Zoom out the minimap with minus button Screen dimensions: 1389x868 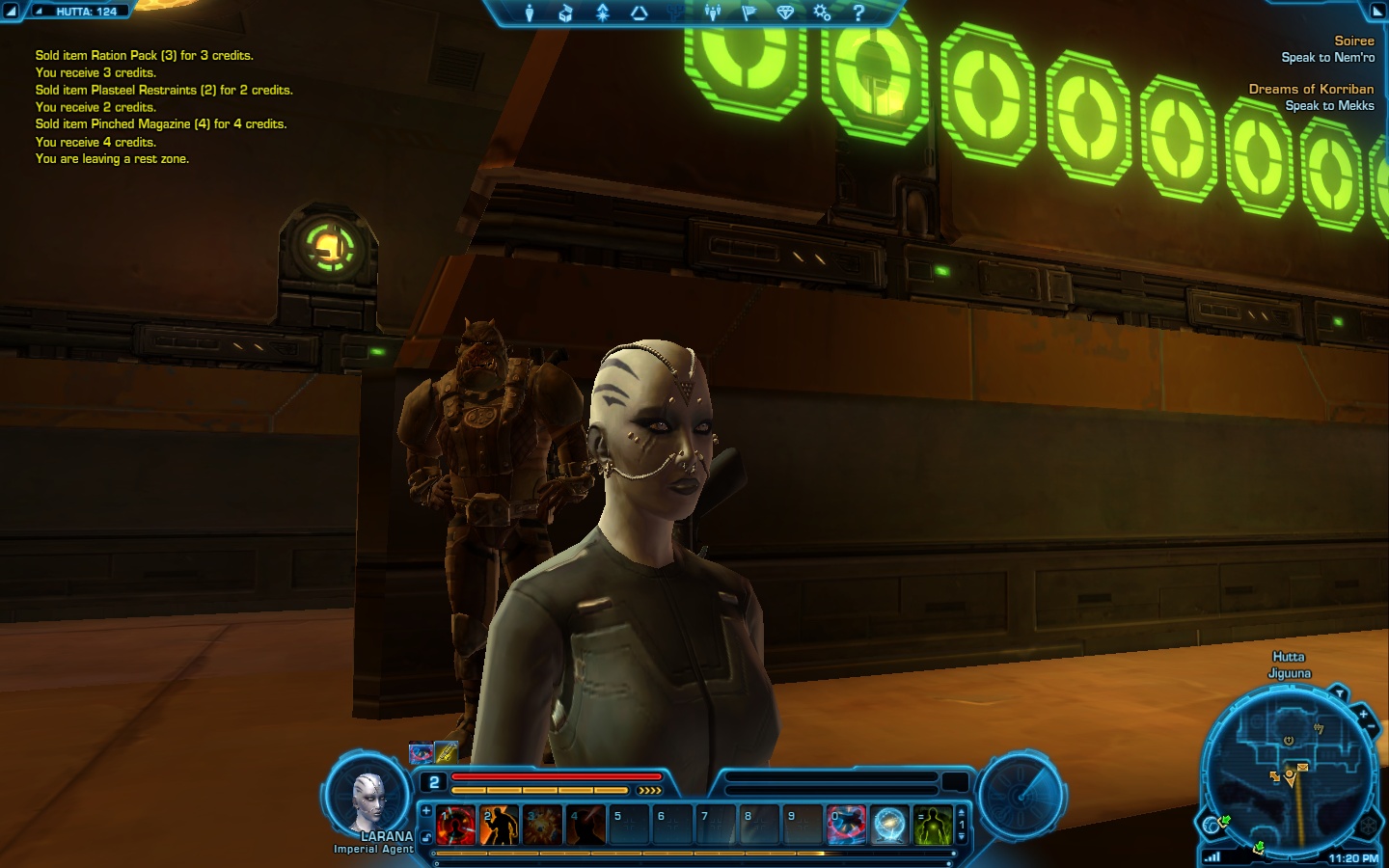pyautogui.click(x=1373, y=726)
